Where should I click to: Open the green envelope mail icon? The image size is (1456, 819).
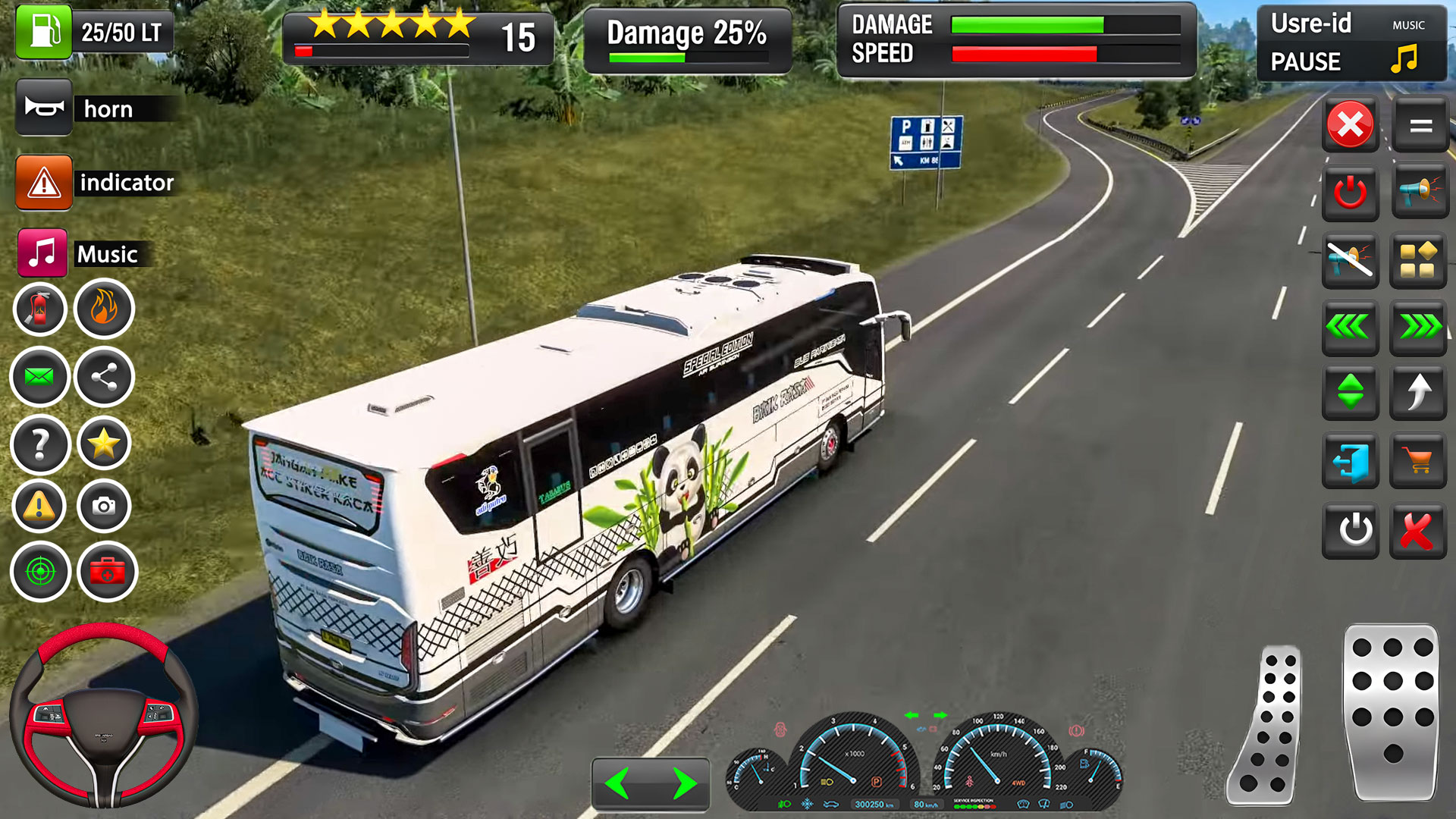(x=39, y=377)
